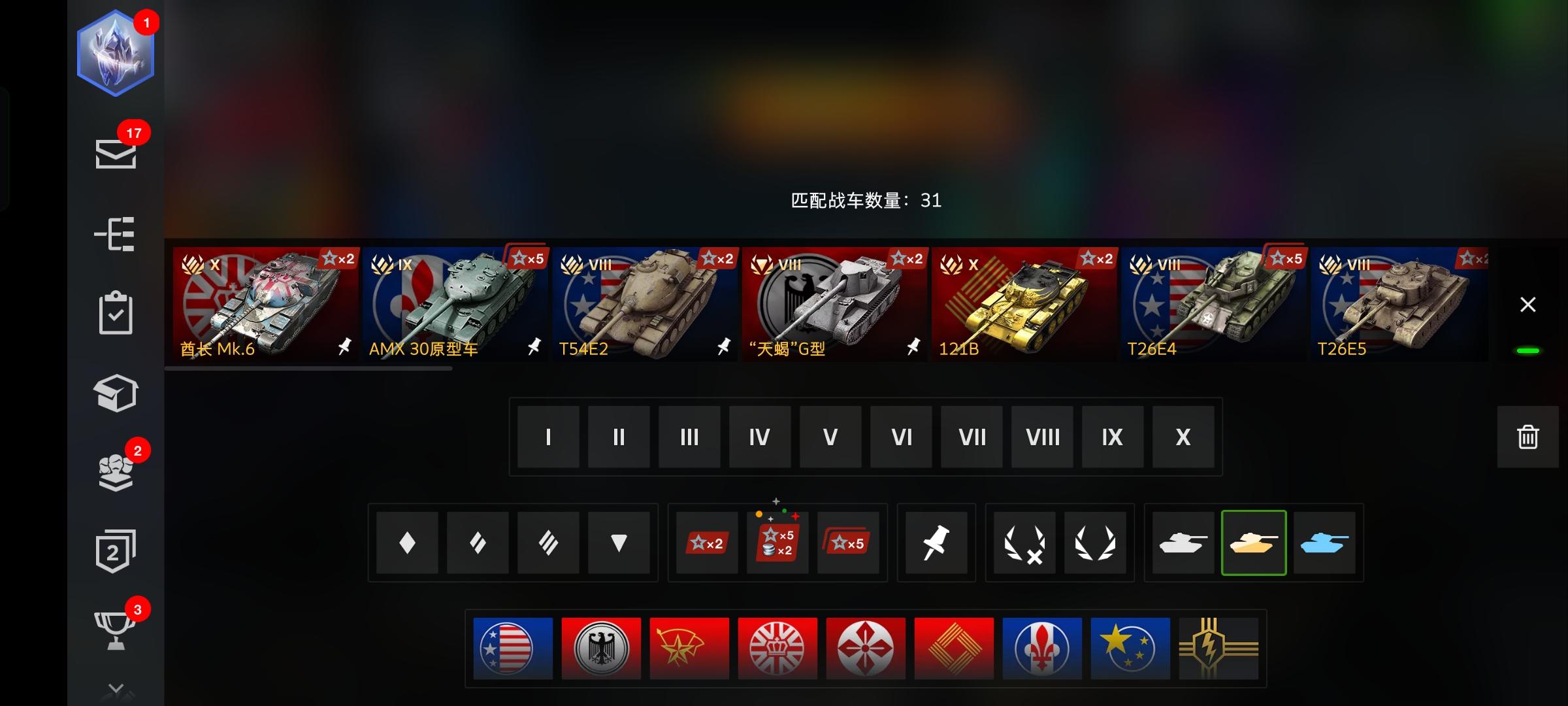Disable the gold premium tank filter
The image size is (1568, 706).
tap(1254, 543)
